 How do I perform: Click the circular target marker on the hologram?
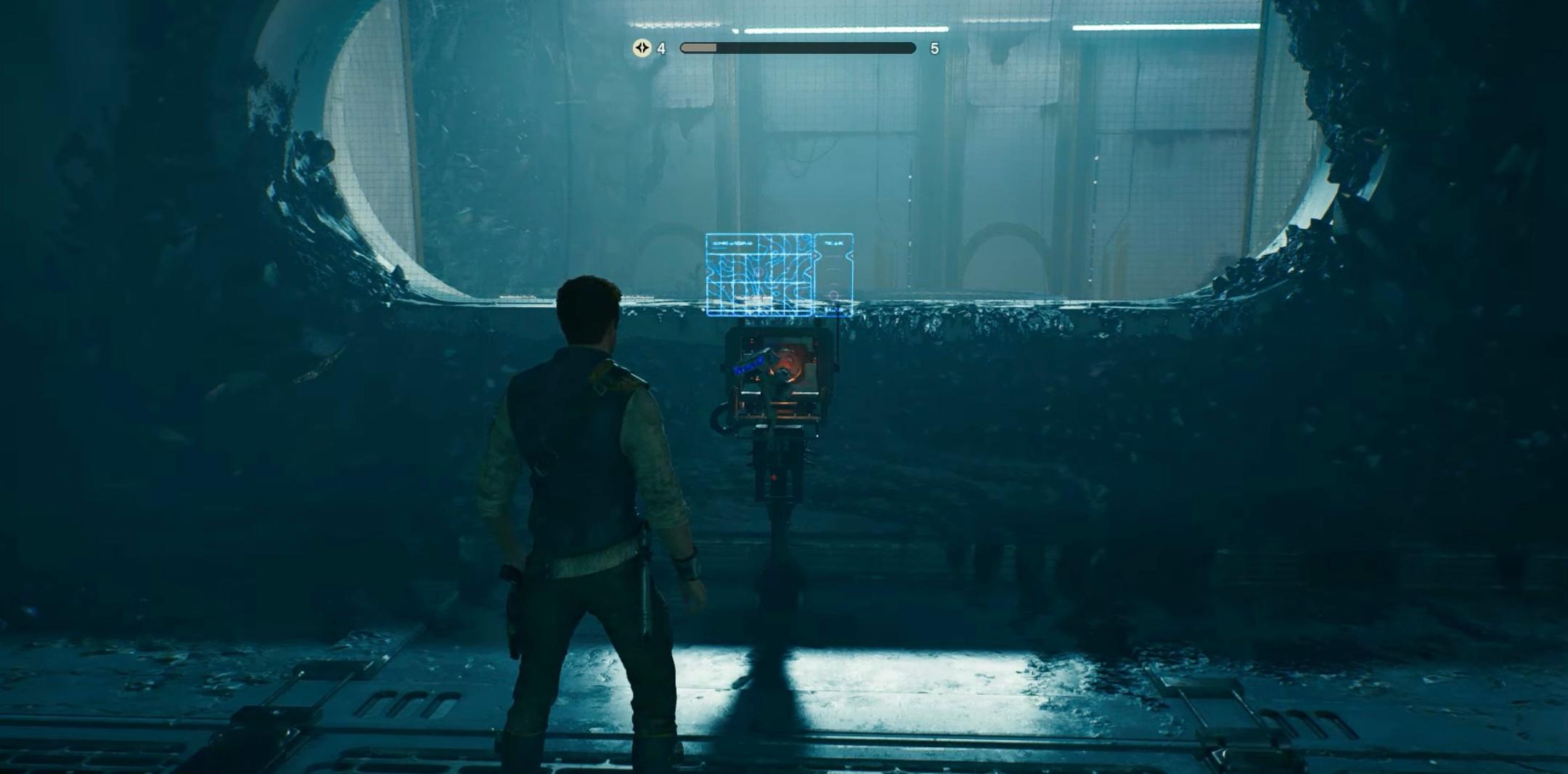click(x=833, y=295)
